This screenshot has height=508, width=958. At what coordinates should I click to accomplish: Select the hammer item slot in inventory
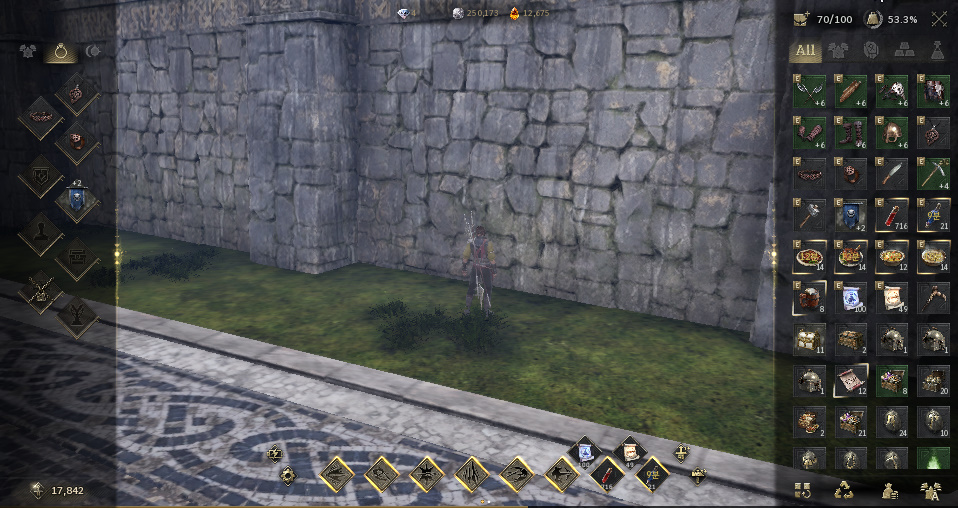click(x=808, y=213)
